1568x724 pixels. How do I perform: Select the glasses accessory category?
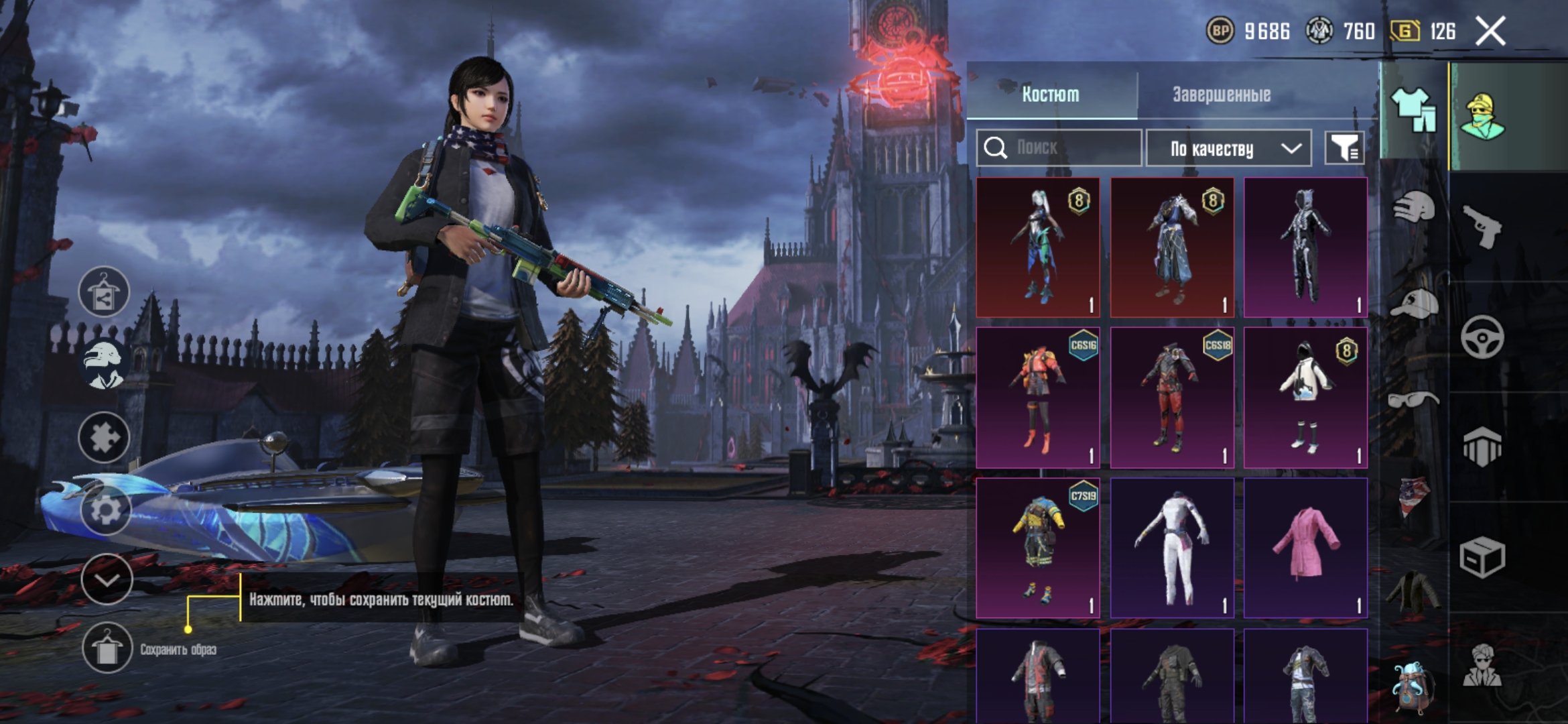point(1413,400)
